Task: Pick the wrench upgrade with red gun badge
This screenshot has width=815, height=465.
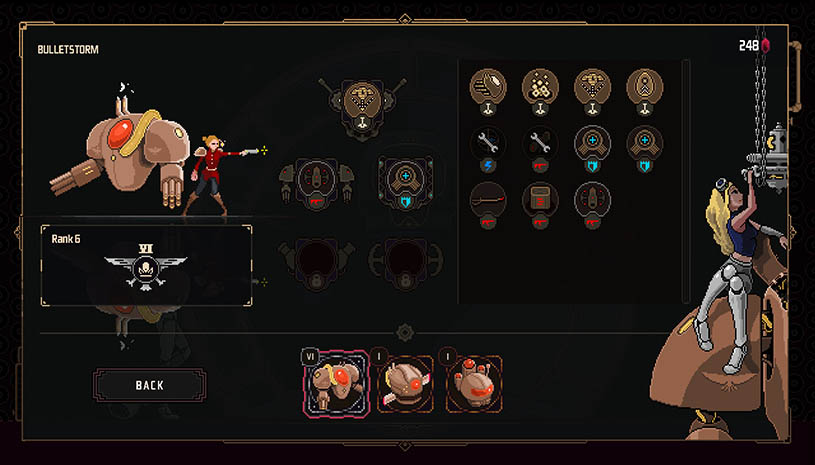Action: (540, 143)
